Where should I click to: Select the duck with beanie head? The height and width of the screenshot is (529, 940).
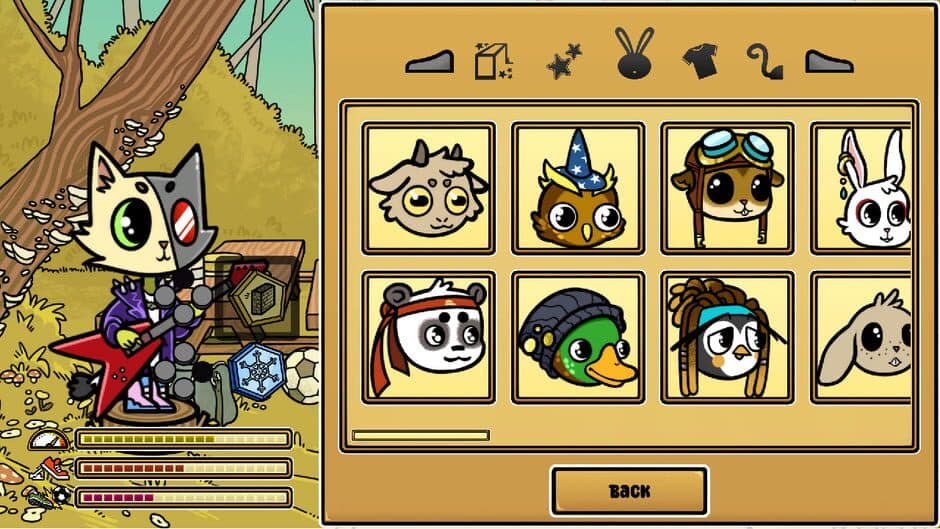coord(578,338)
